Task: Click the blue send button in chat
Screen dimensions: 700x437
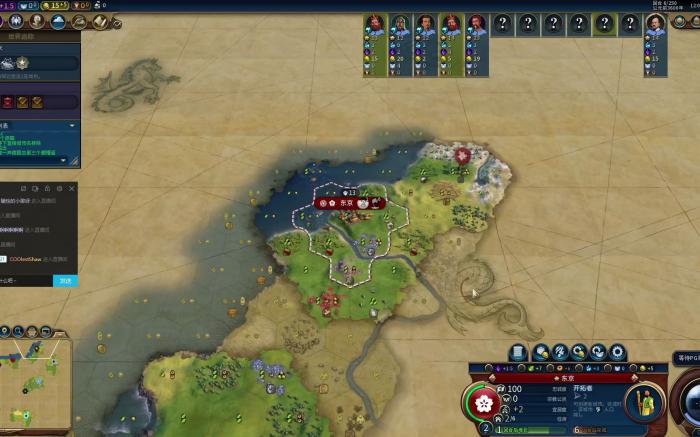Action: (x=64, y=280)
